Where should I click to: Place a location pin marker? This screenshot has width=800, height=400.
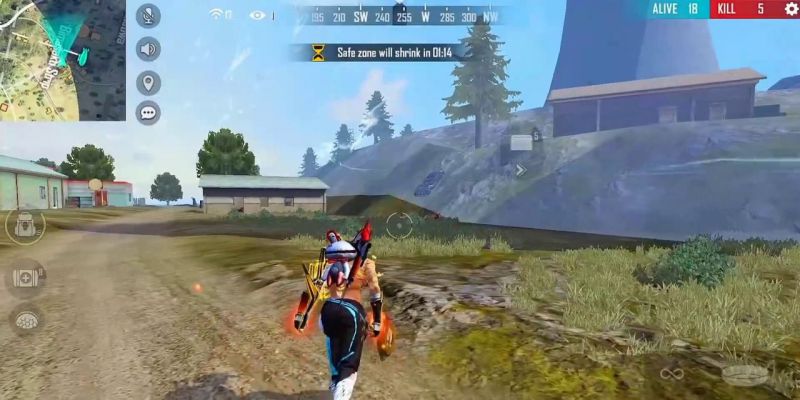coord(148,81)
